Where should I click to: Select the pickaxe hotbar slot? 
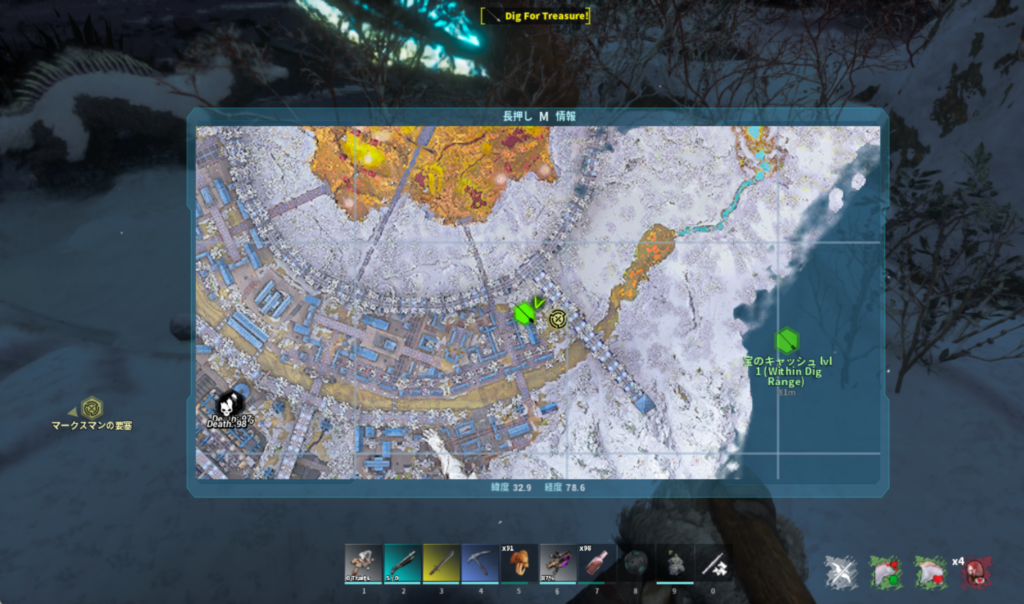(x=480, y=564)
